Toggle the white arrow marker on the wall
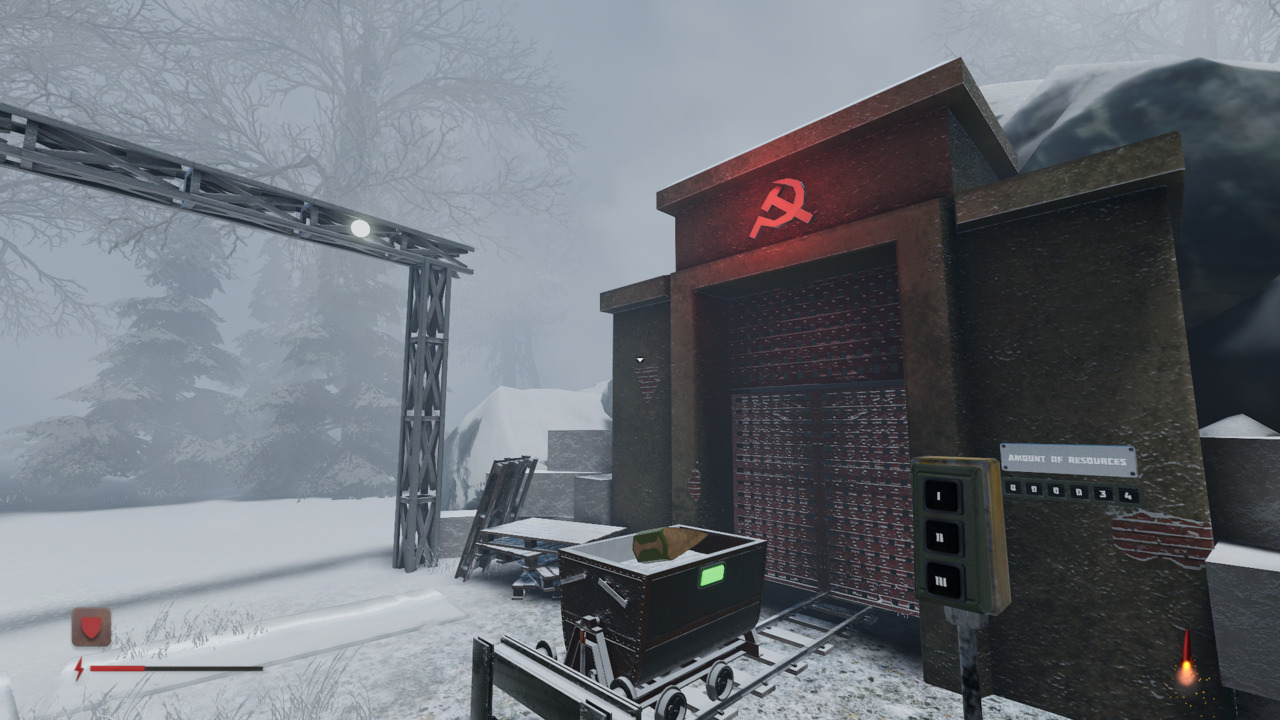Image resolution: width=1280 pixels, height=720 pixels. (640, 359)
